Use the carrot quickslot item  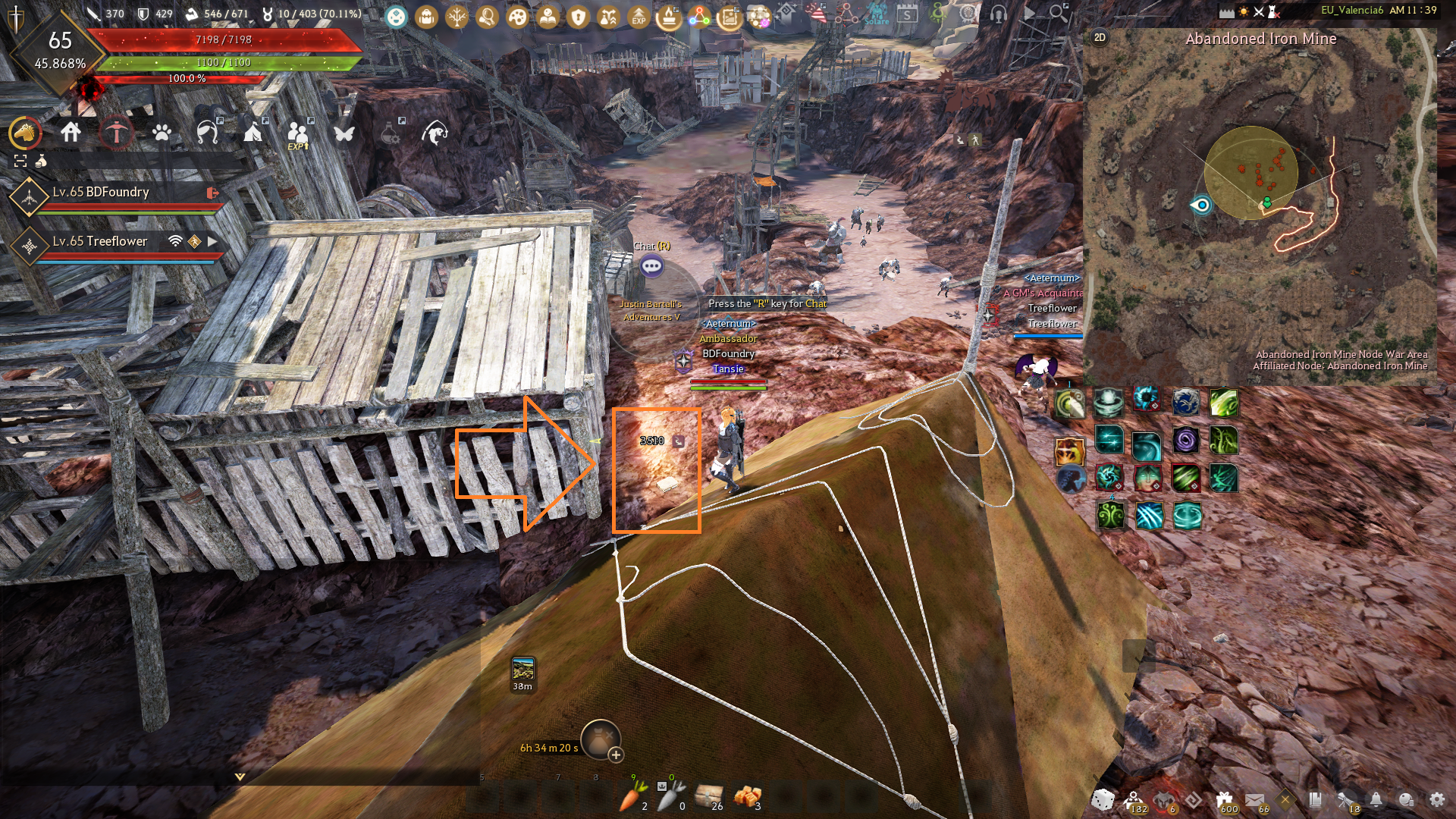632,796
